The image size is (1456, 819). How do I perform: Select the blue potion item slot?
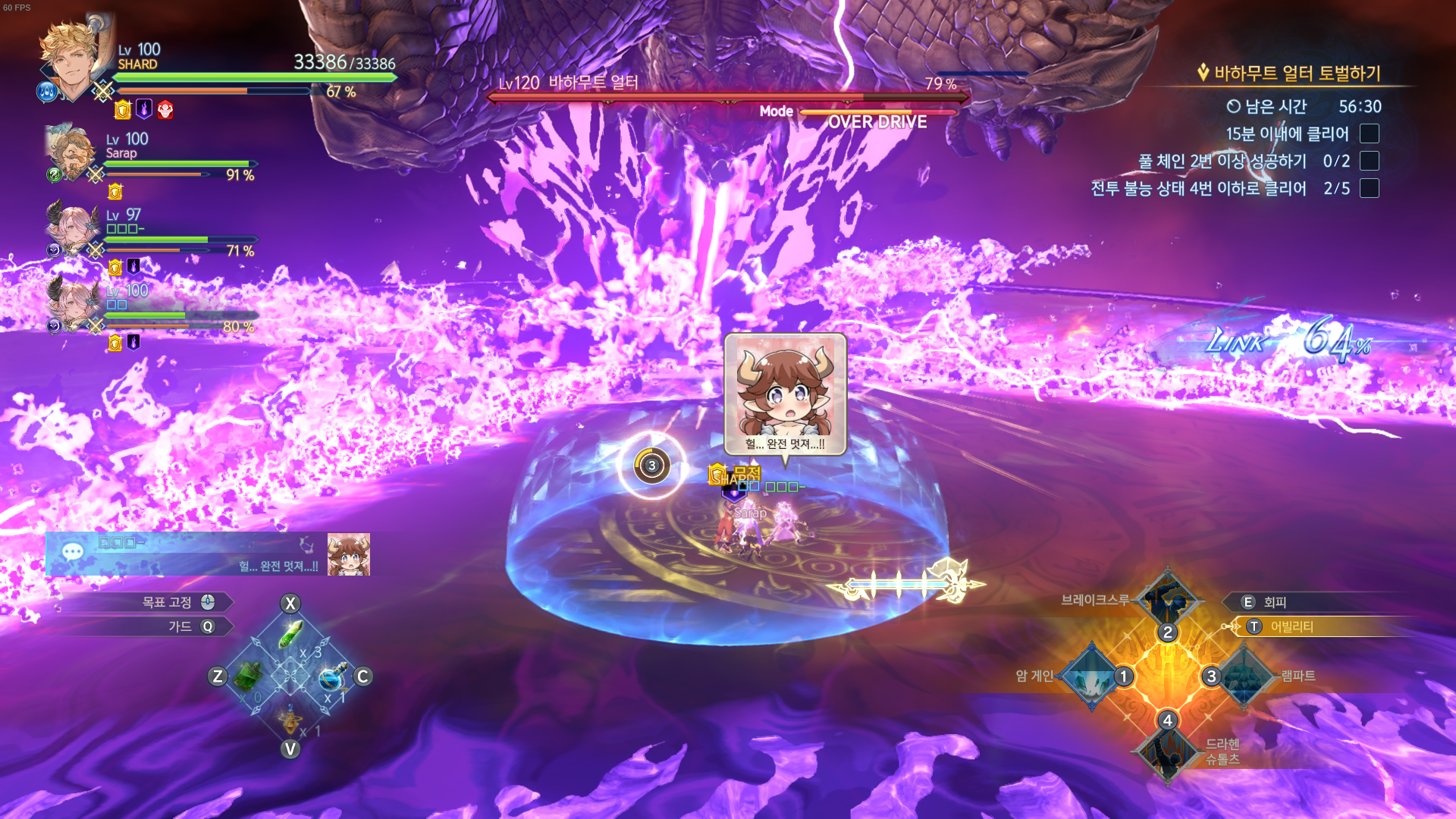(x=332, y=676)
